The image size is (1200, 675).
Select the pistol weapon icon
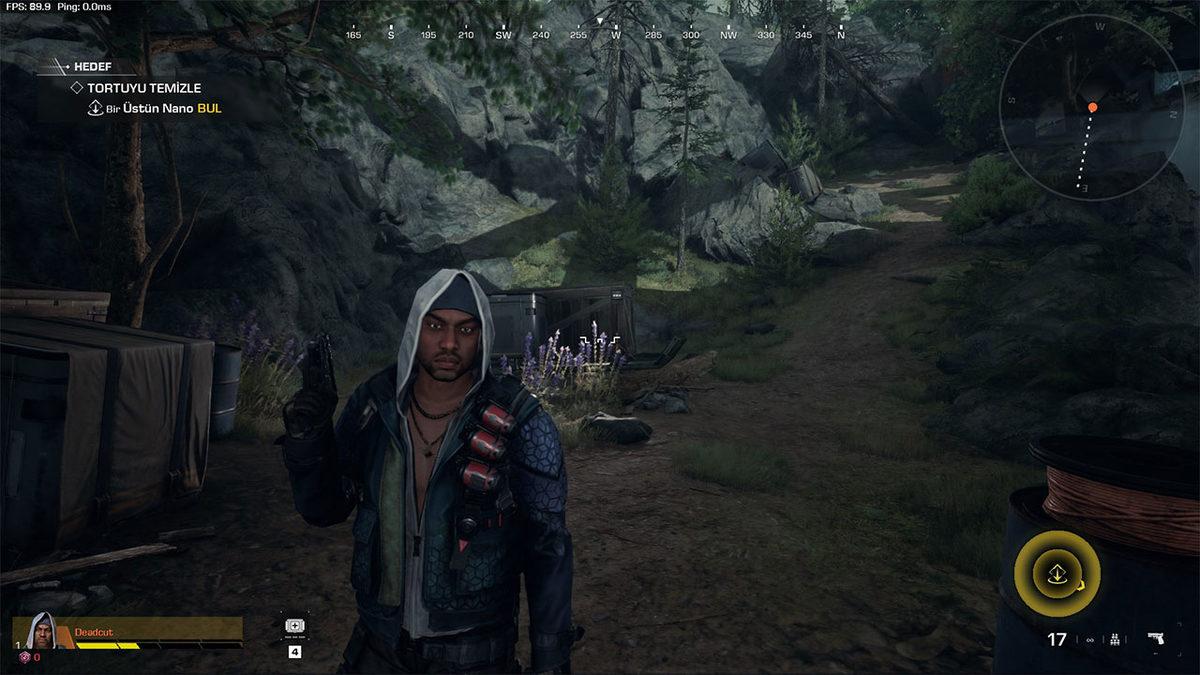[1156, 639]
